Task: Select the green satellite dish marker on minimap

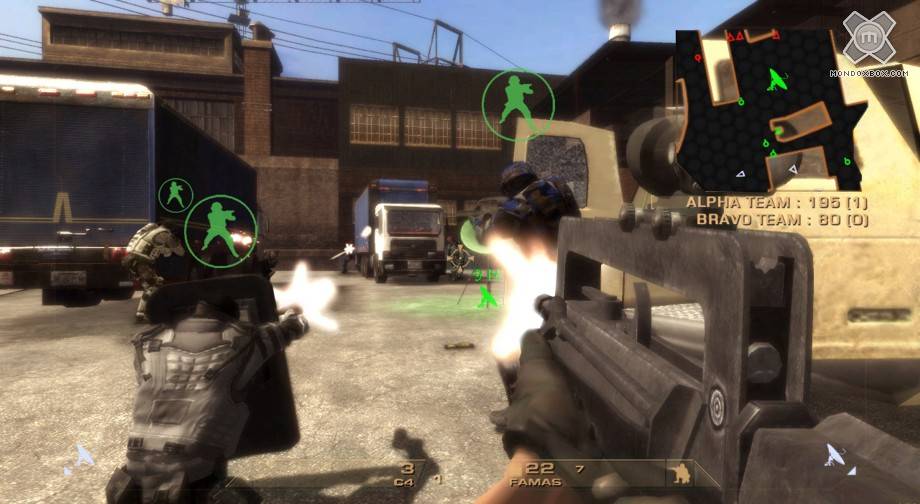Action: 776,79
